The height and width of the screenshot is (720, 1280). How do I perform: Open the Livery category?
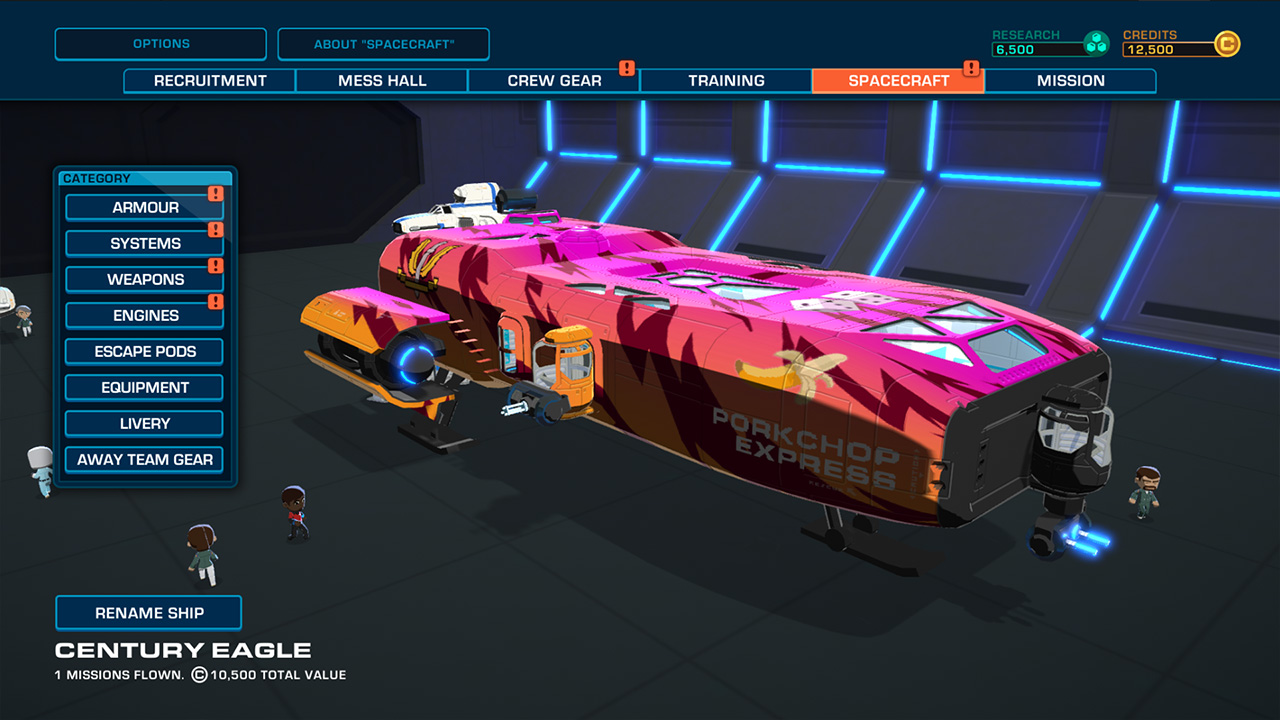(143, 423)
